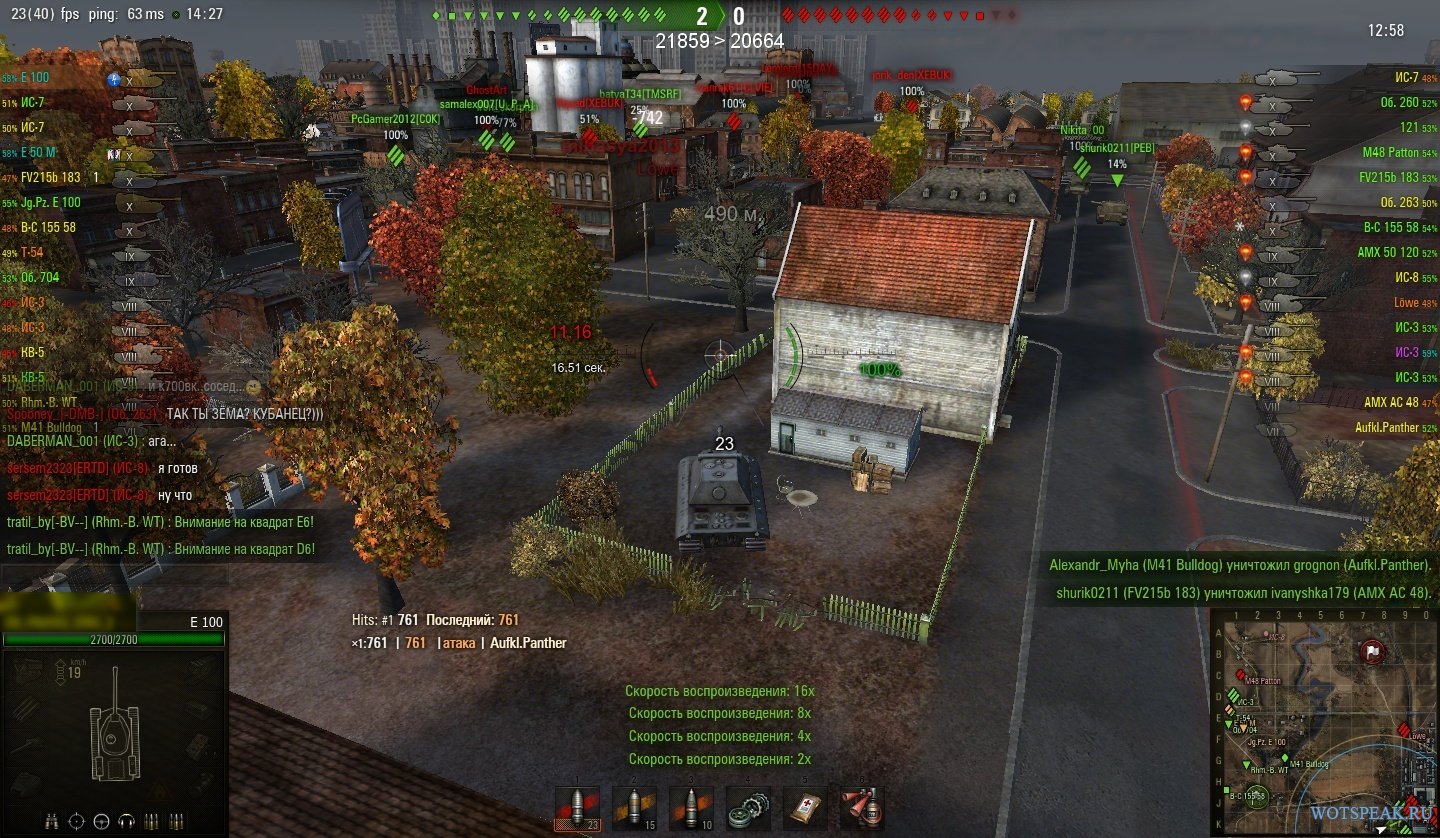
Task: Click the battle minimap
Action: pos(1323,721)
